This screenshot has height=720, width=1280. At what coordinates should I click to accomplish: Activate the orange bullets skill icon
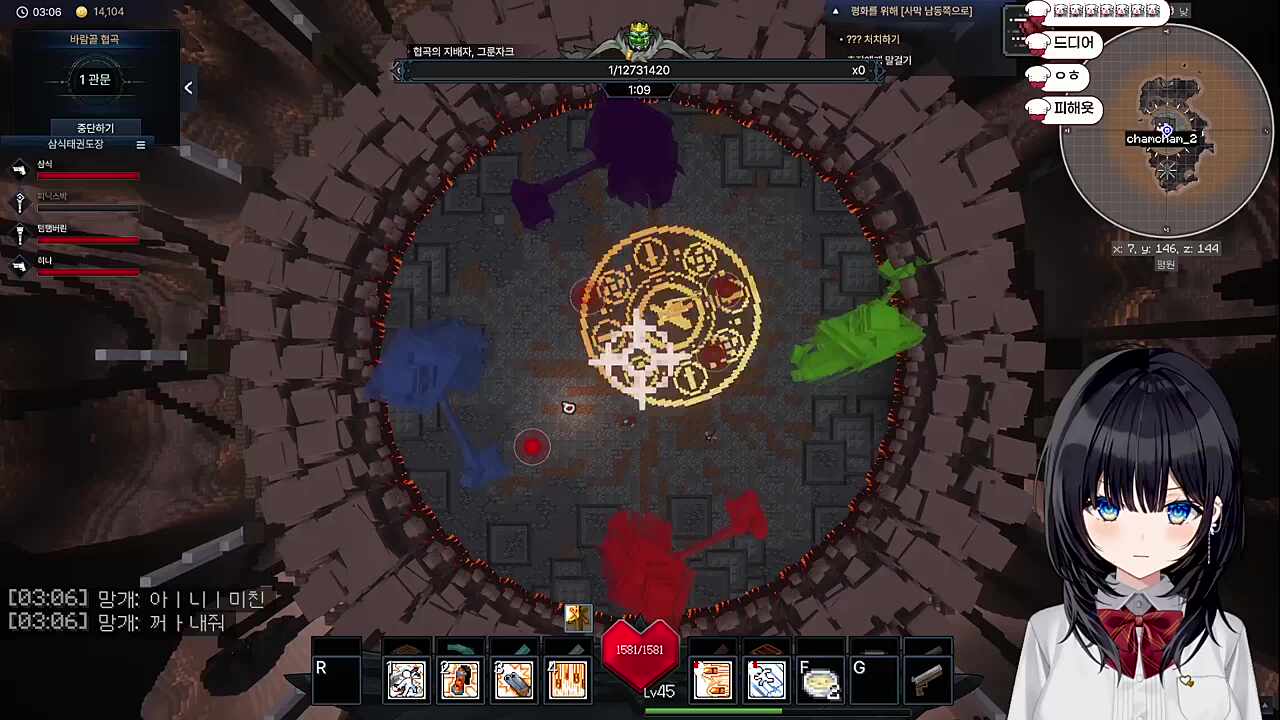pos(713,680)
